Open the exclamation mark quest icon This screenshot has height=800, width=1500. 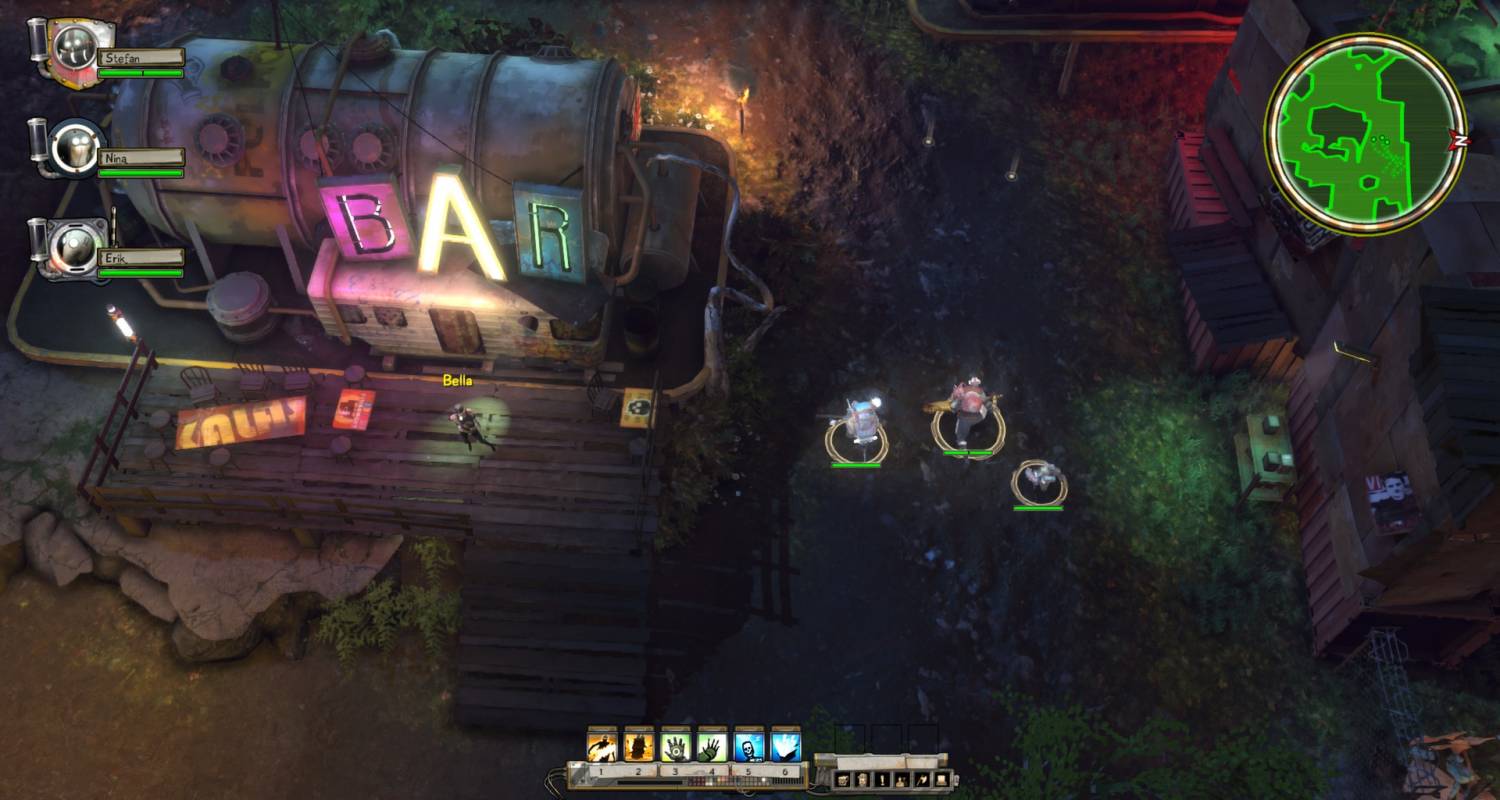tap(883, 779)
